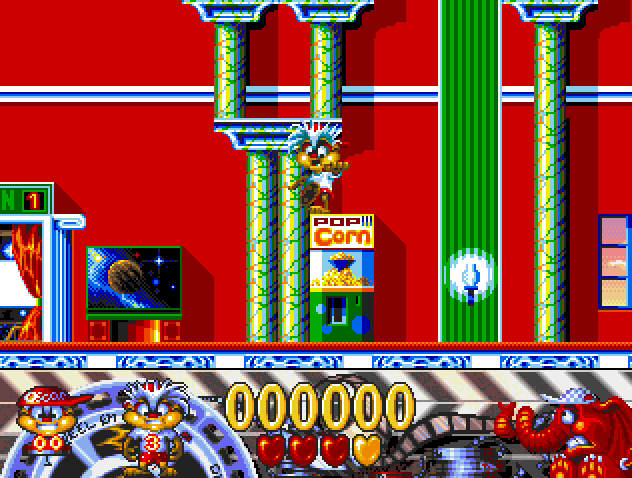Select the spiky-haired Oscar lives portrait
Screen dimensions: 632x478
click(147, 421)
